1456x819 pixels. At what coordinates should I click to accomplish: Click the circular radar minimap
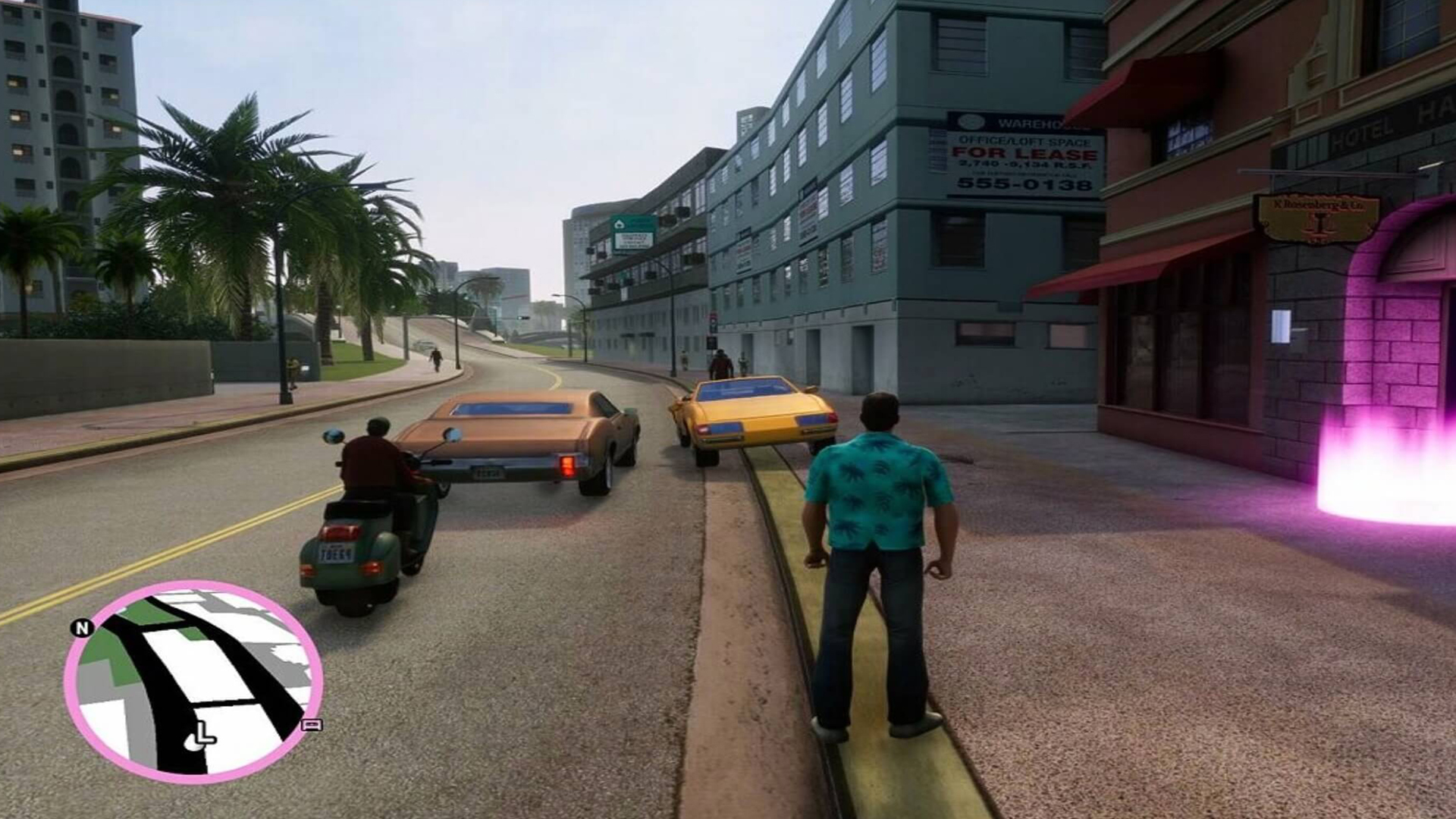tap(193, 681)
